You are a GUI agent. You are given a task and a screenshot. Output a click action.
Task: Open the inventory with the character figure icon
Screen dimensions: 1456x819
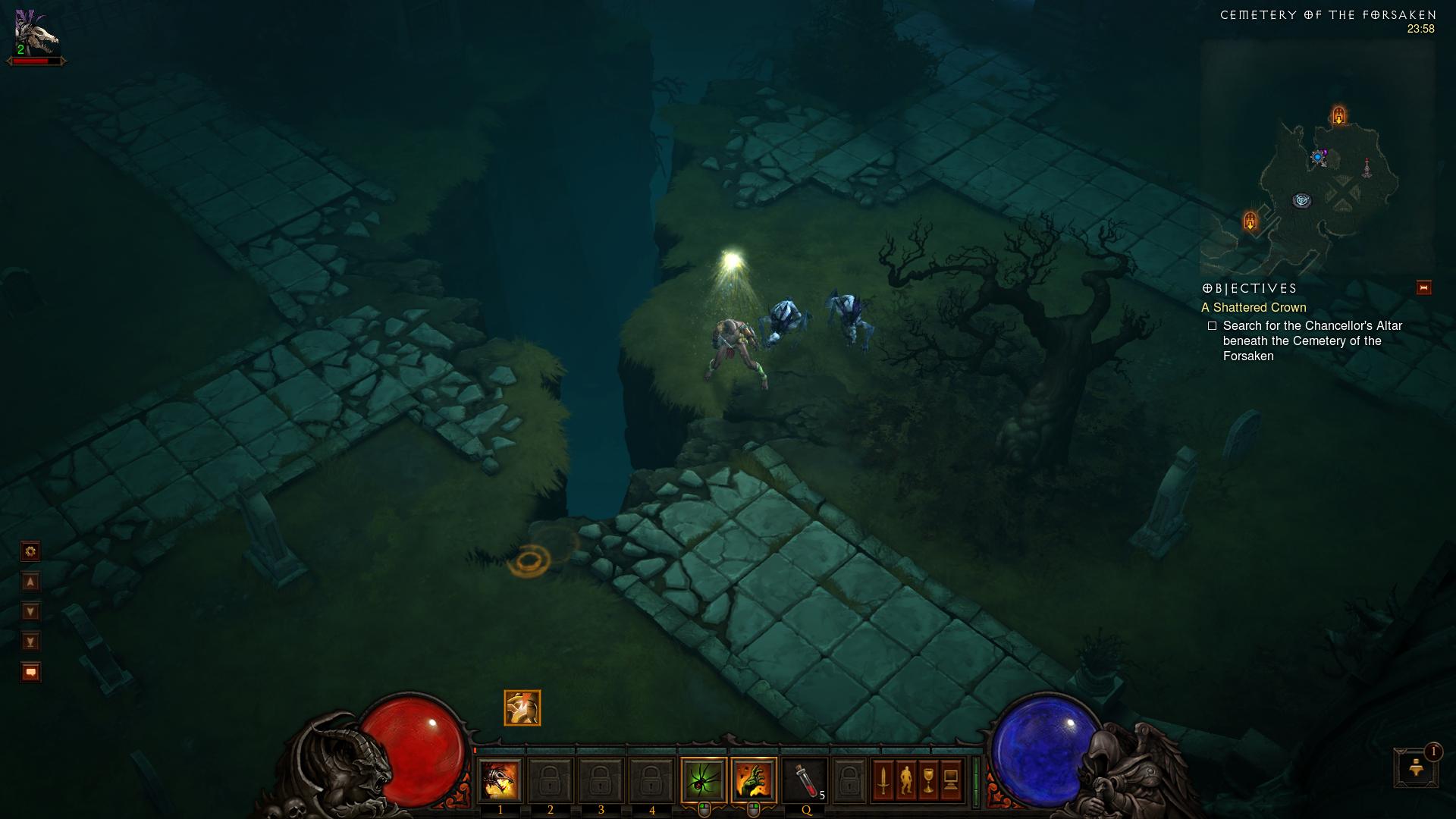point(905,780)
